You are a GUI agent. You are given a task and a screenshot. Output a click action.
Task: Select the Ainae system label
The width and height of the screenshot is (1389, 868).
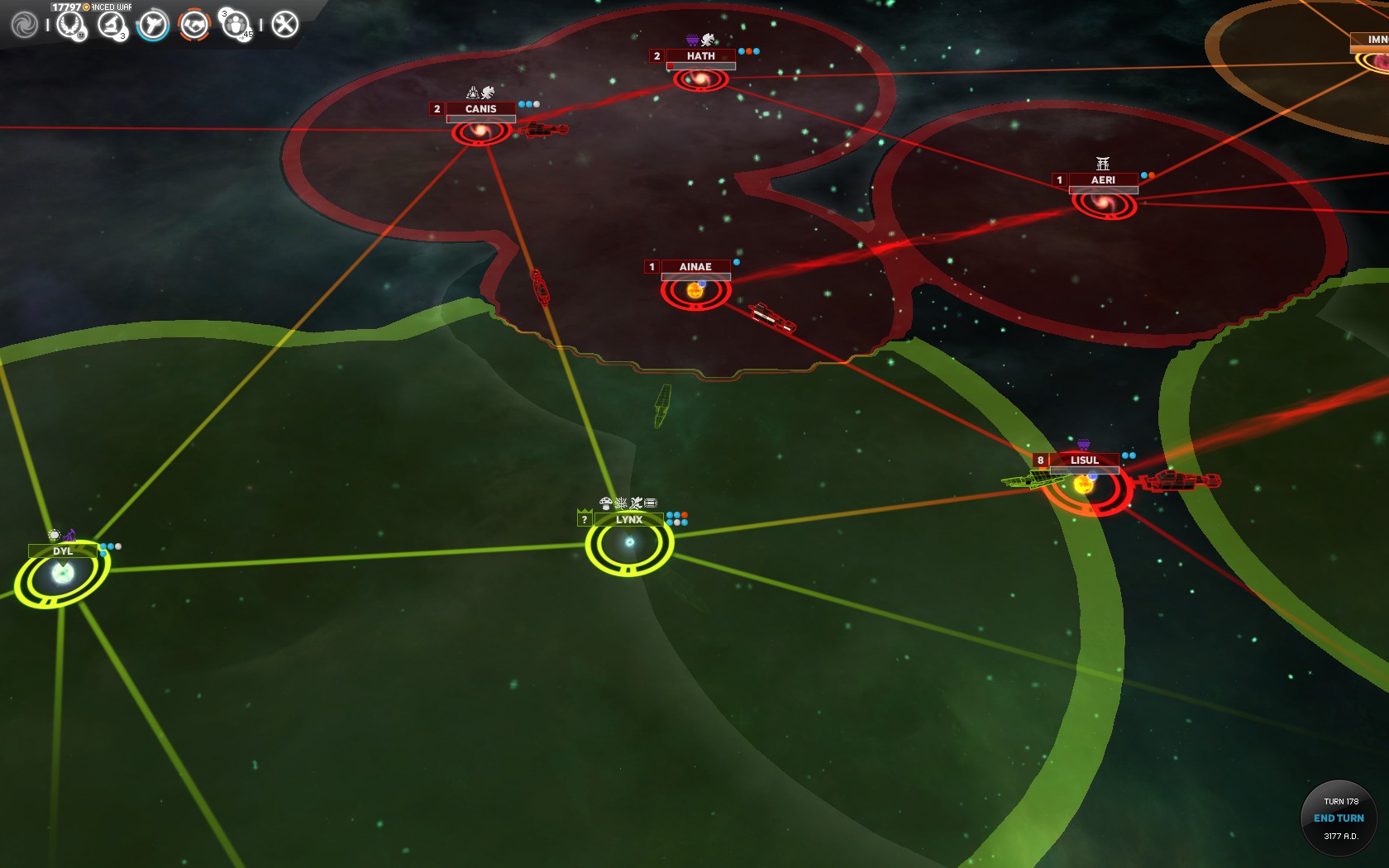tap(695, 267)
